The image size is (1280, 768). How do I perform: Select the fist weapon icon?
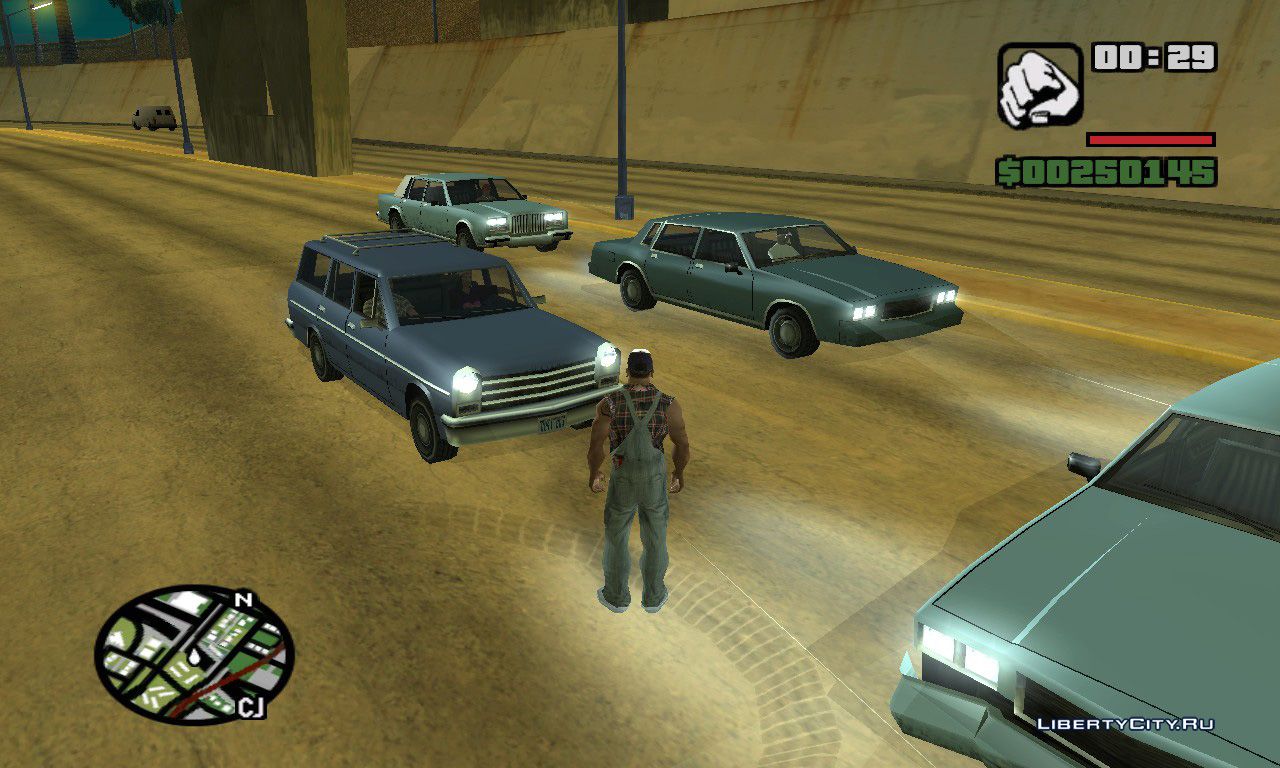pyautogui.click(x=1039, y=85)
